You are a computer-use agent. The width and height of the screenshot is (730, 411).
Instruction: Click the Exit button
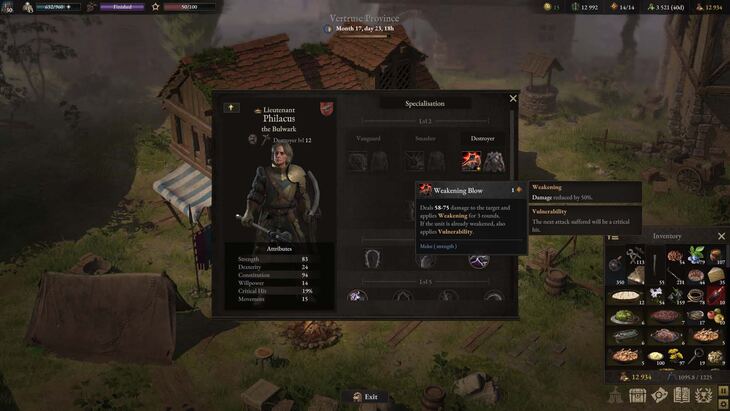click(365, 397)
